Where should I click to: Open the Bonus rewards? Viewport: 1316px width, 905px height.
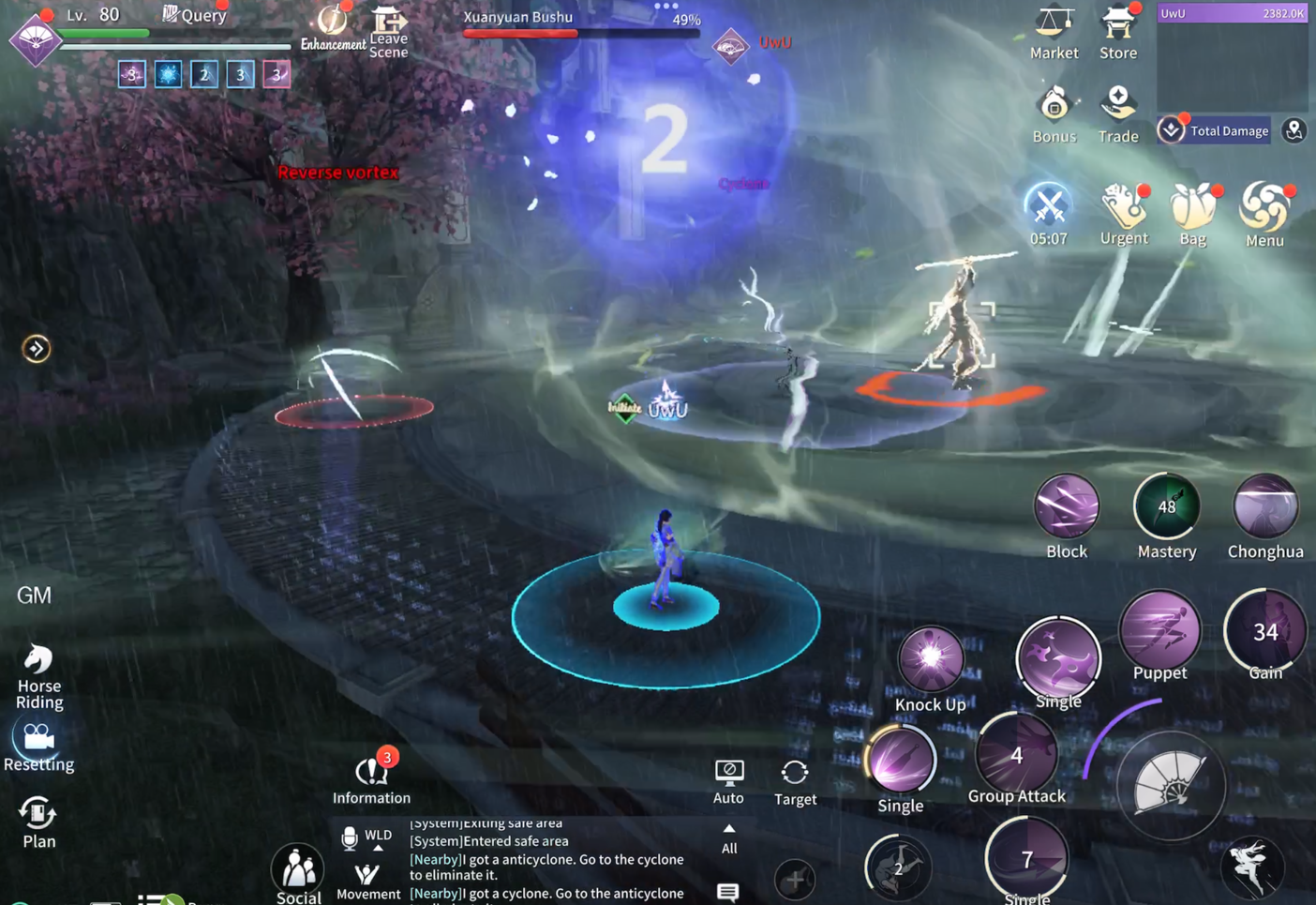(x=1054, y=113)
